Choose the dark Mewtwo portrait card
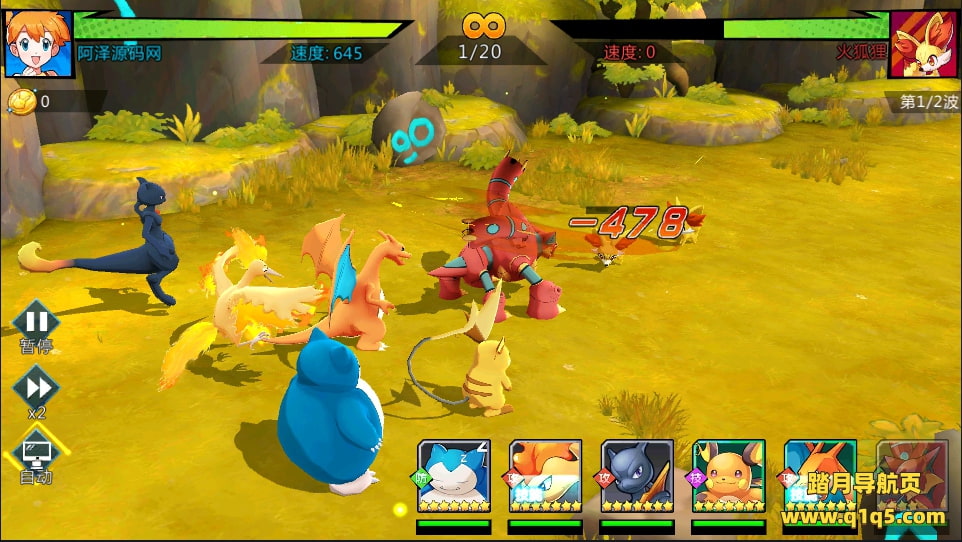Viewport: 962px width, 542px height. point(637,476)
